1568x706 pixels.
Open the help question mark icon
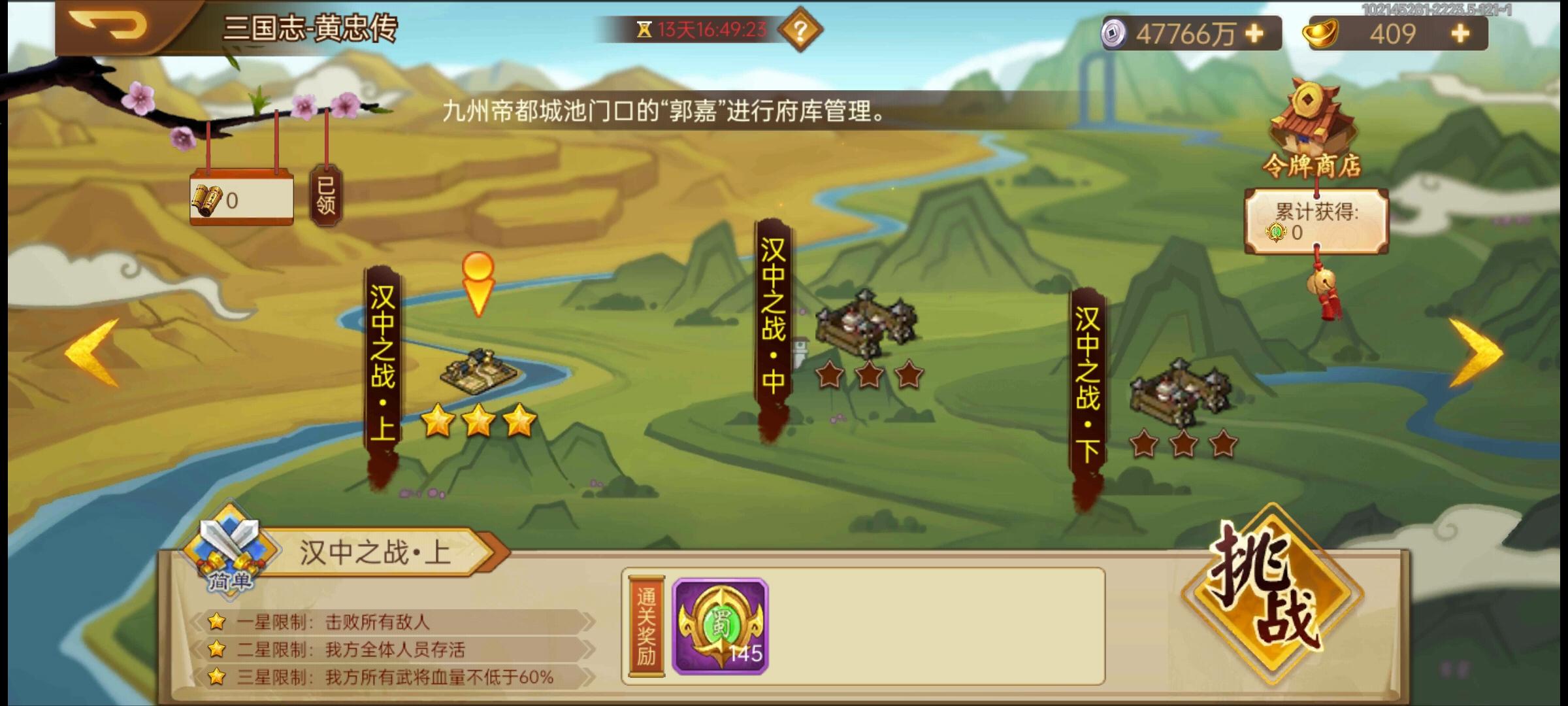coord(802,29)
